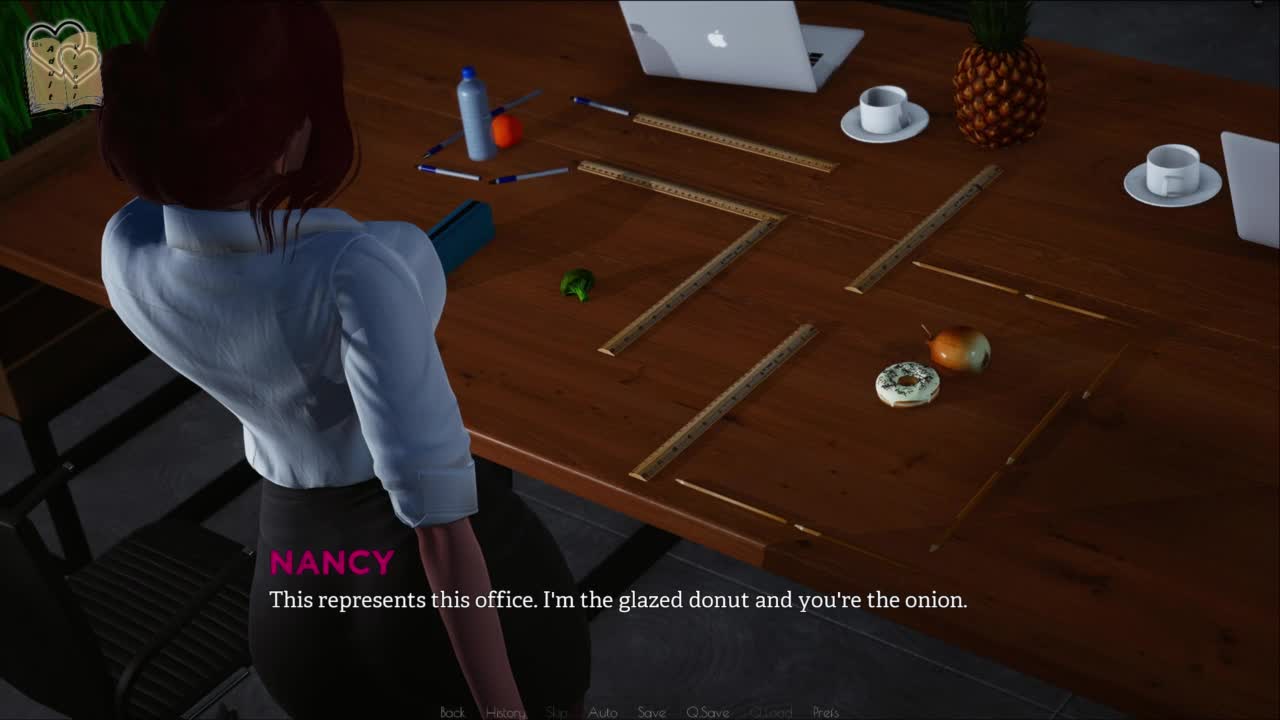Quick save with Q.Save

point(707,712)
